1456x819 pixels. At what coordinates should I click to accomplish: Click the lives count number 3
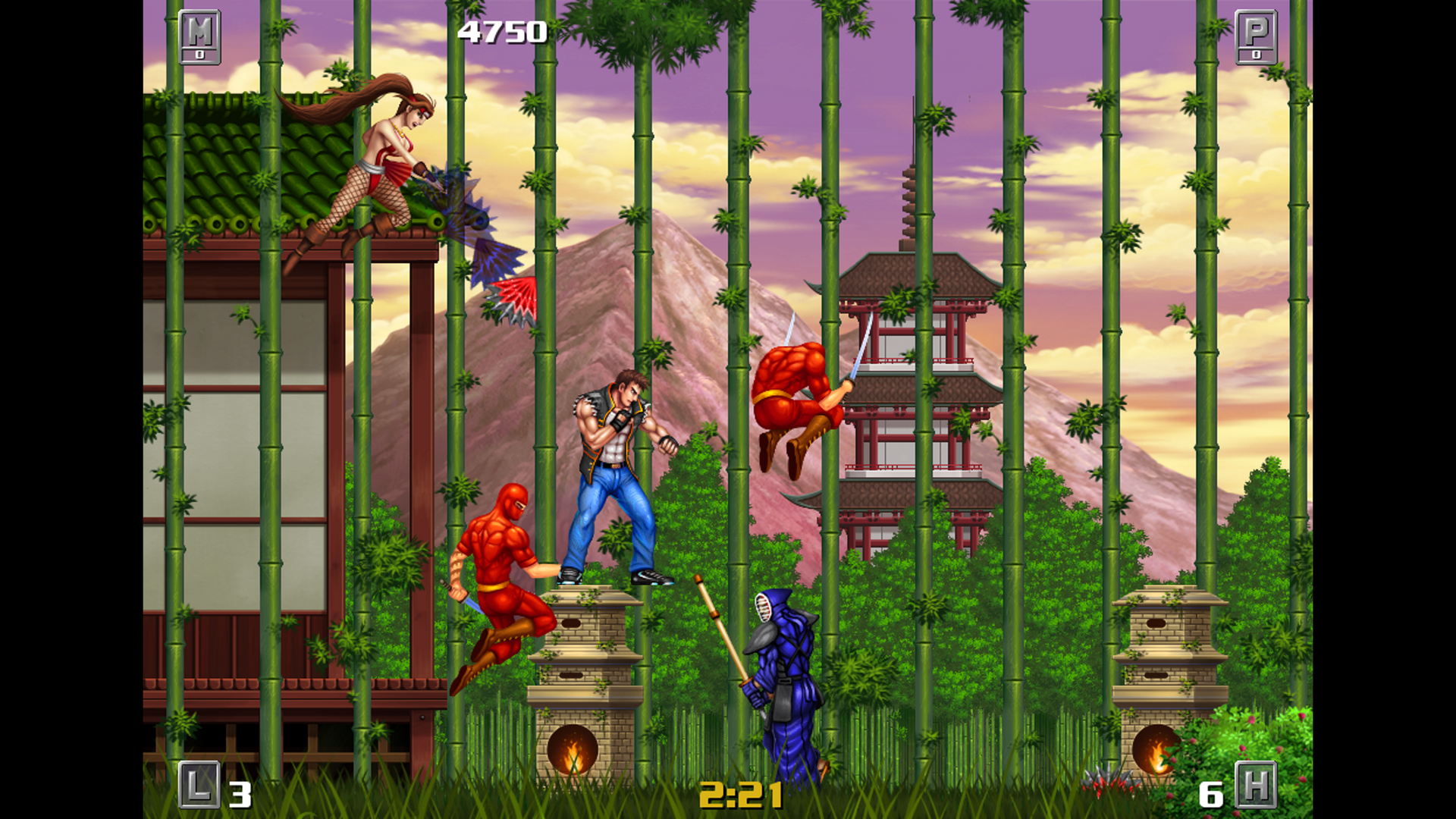point(240,793)
